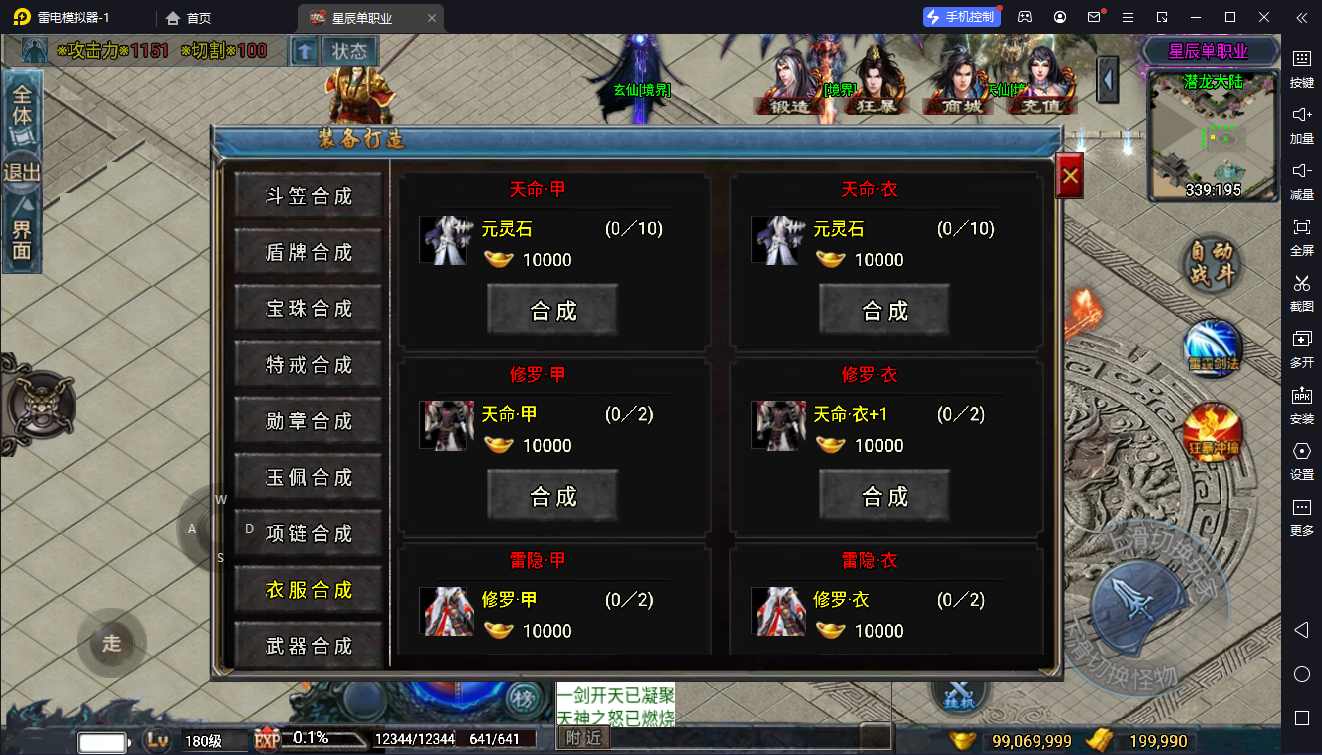Image resolution: width=1322 pixels, height=755 pixels.
Task: Switch to the 斗笠合成 category
Action: pyautogui.click(x=309, y=196)
